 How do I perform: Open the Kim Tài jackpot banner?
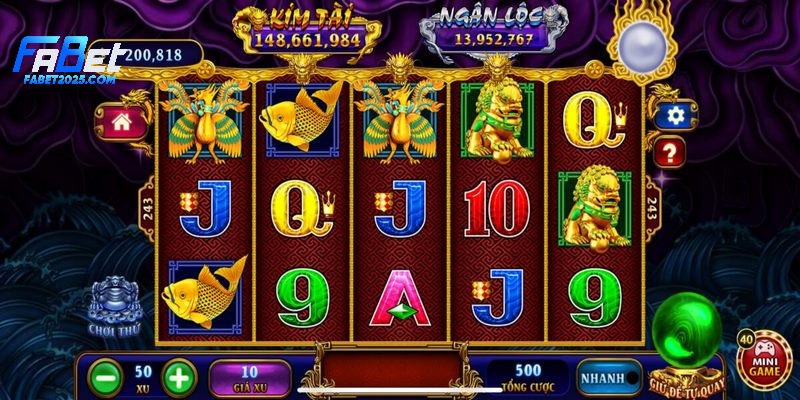click(x=305, y=30)
